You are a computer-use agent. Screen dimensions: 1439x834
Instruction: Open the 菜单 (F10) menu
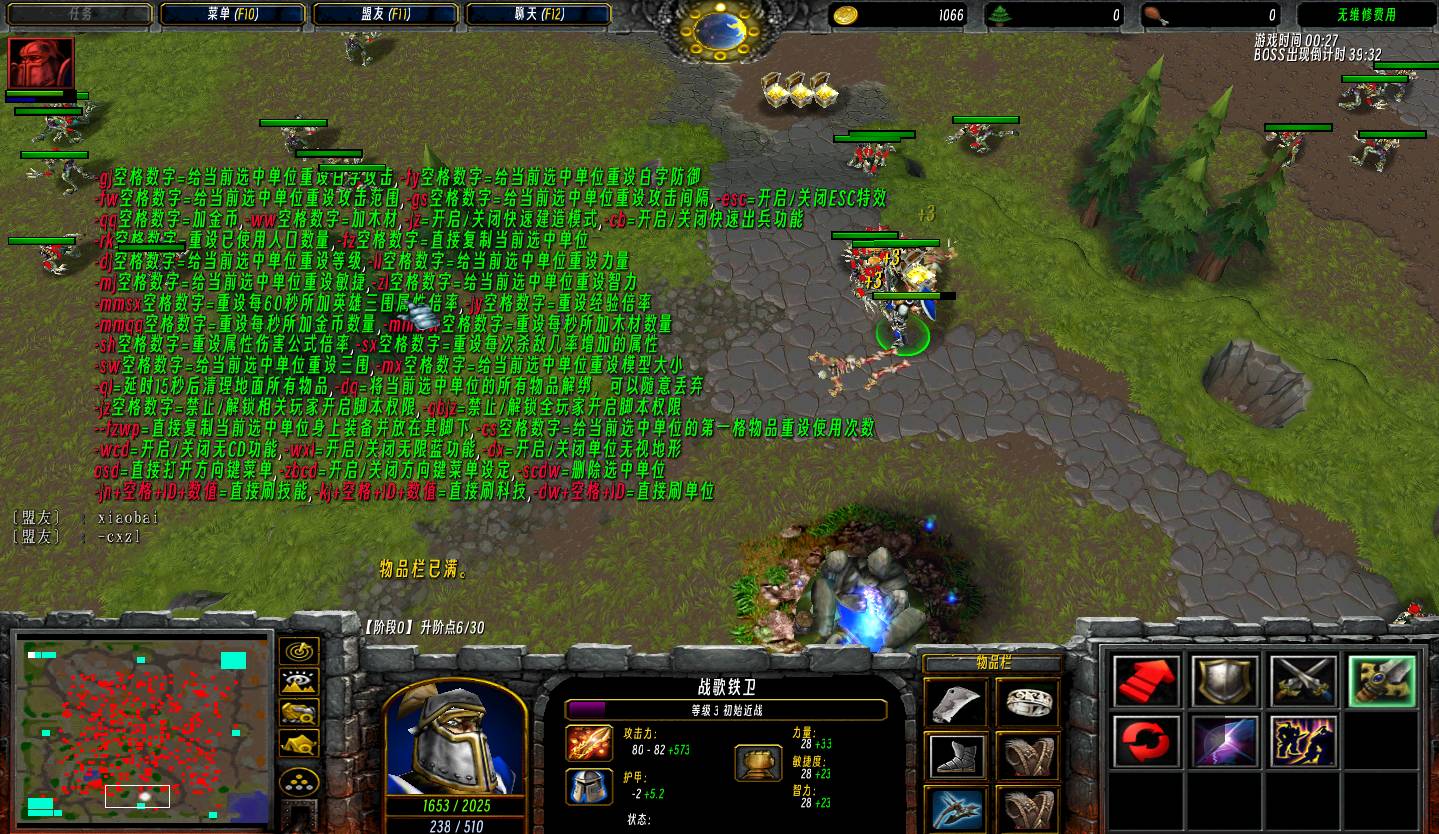[x=232, y=14]
